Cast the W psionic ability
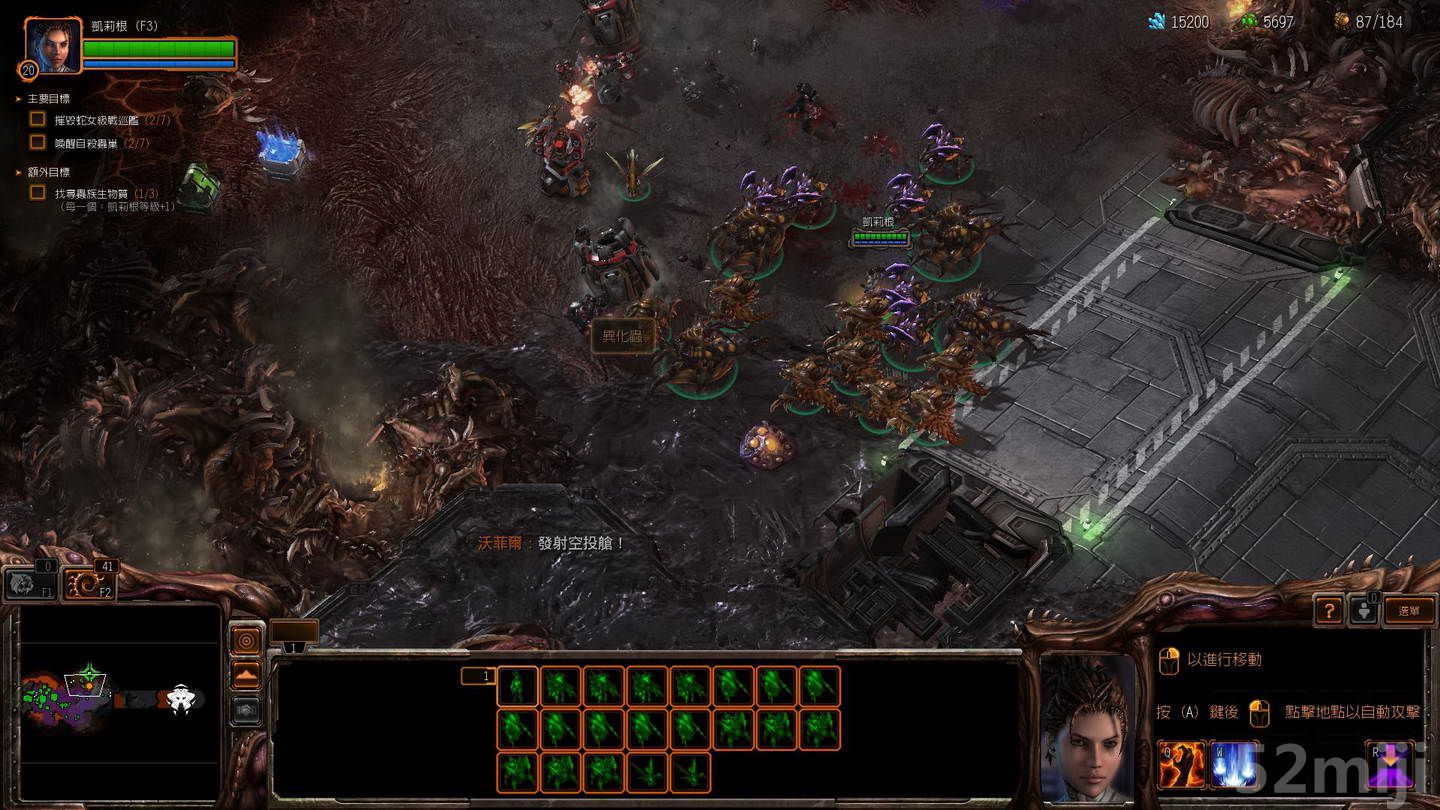This screenshot has width=1440, height=810. (1236, 765)
